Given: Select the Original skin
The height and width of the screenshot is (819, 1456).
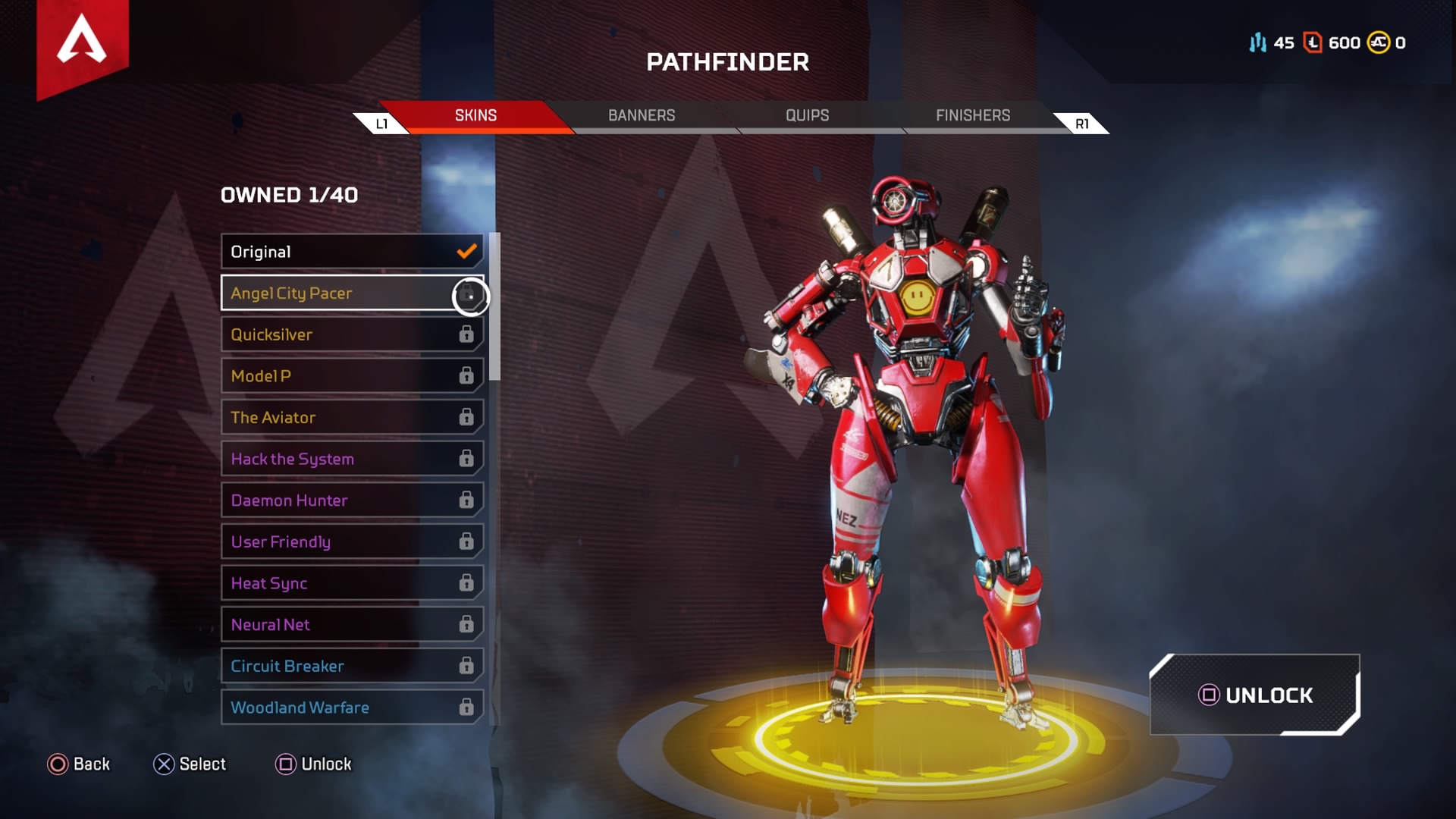Looking at the screenshot, I should point(352,252).
